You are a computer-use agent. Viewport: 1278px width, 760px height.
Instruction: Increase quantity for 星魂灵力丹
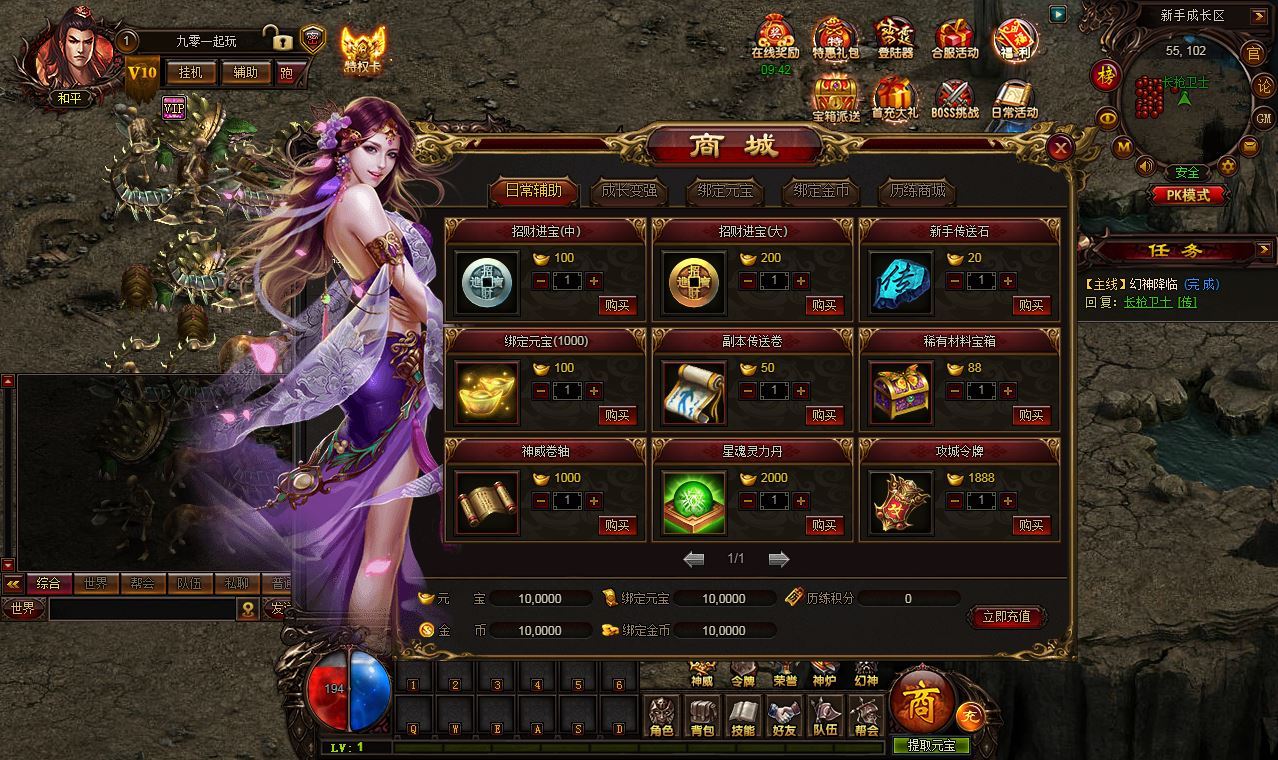tap(801, 501)
